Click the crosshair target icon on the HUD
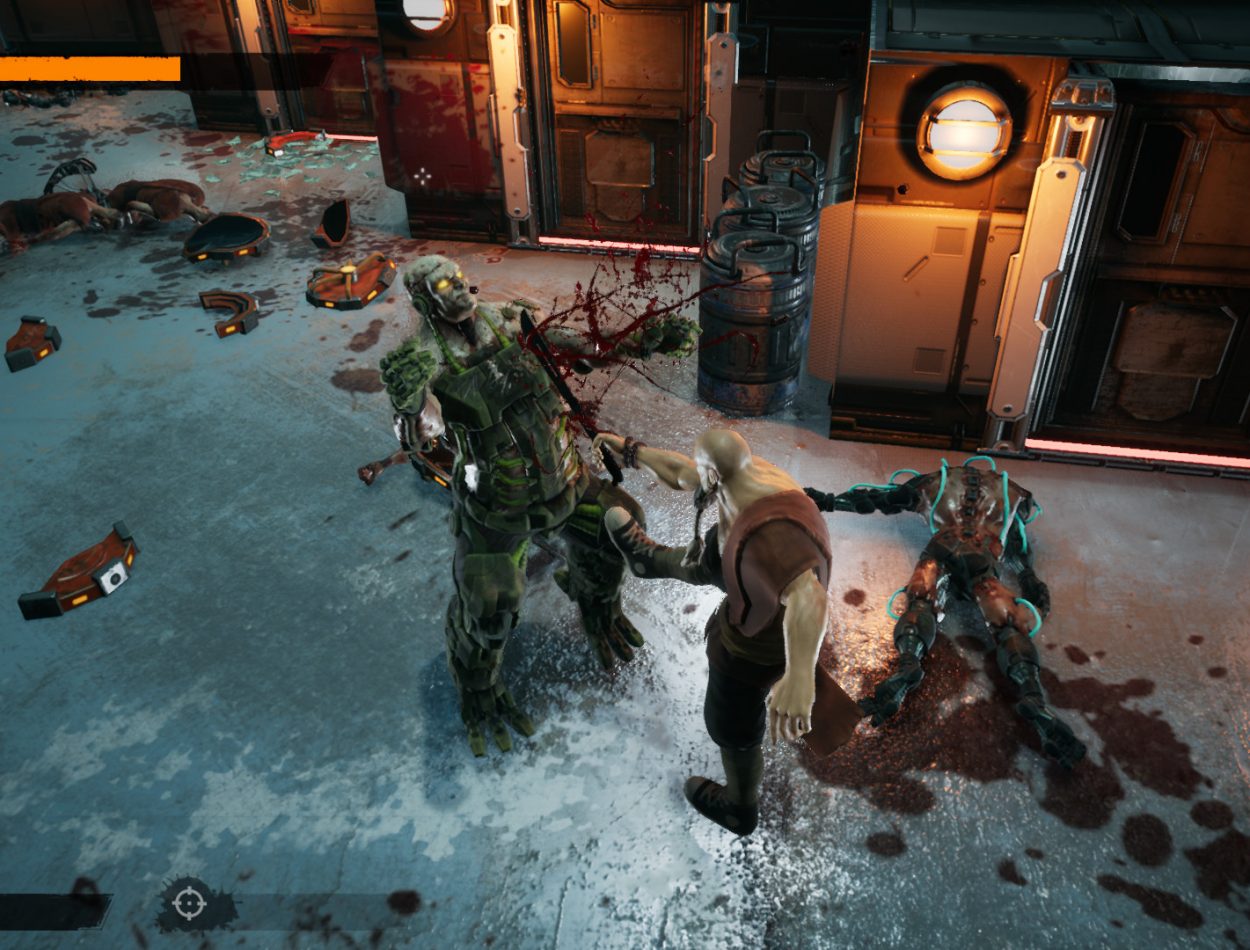This screenshot has width=1250, height=950. coord(187,903)
